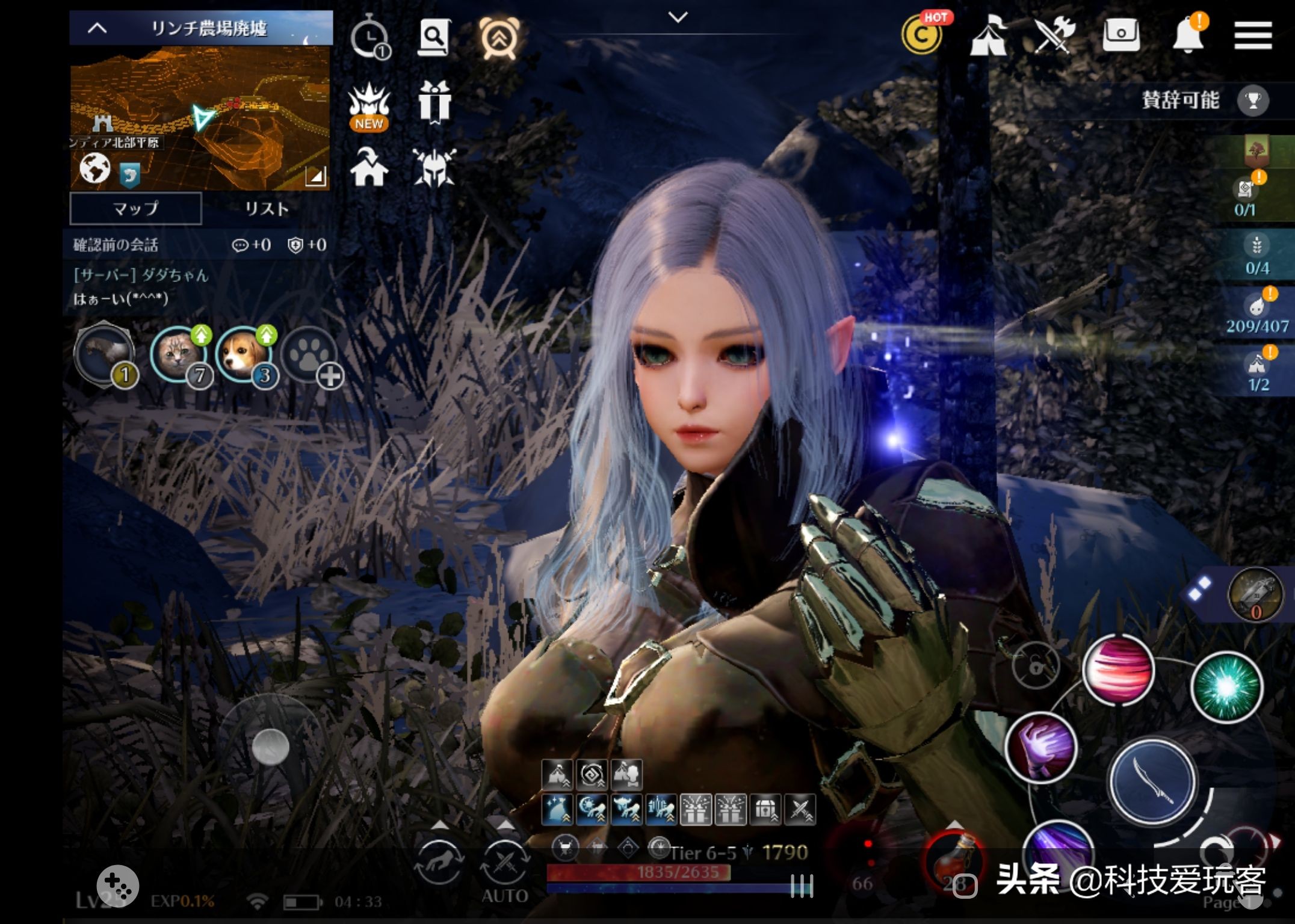
Task: Select the beagle puppy pet portrait
Action: (244, 354)
